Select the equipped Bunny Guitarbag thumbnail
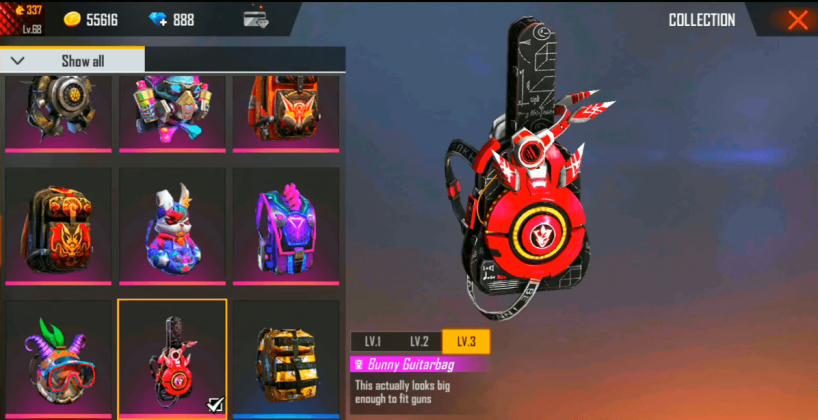The height and width of the screenshot is (420, 818). pyautogui.click(x=172, y=358)
